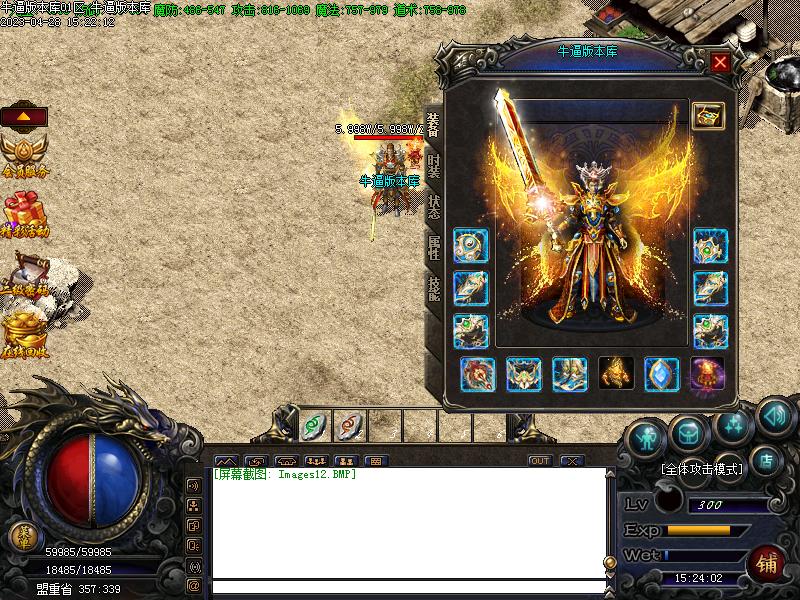Toggle sound with the speaker button
The width and height of the screenshot is (800, 600).
tap(774, 415)
